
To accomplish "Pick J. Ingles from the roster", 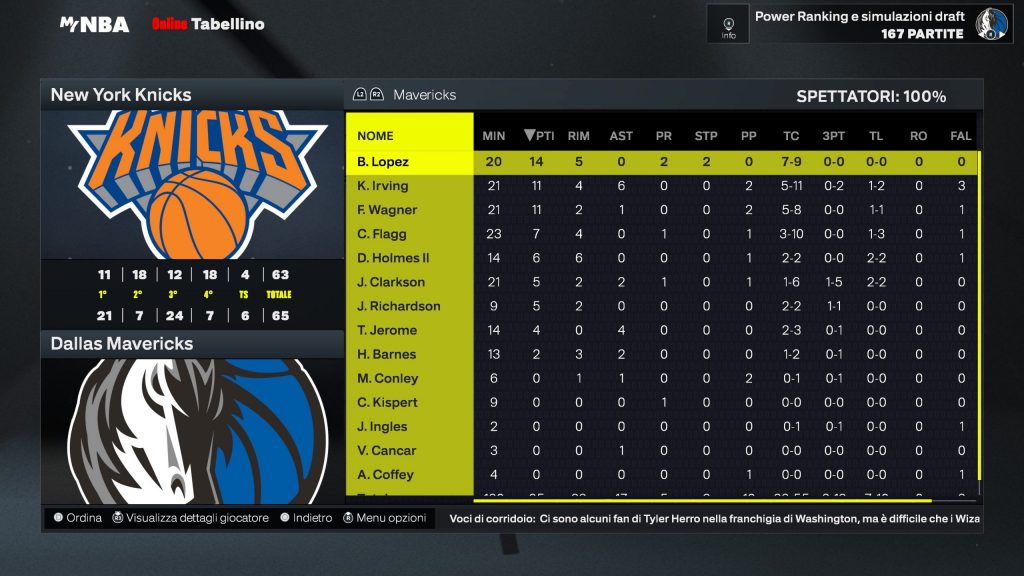I will tap(383, 426).
